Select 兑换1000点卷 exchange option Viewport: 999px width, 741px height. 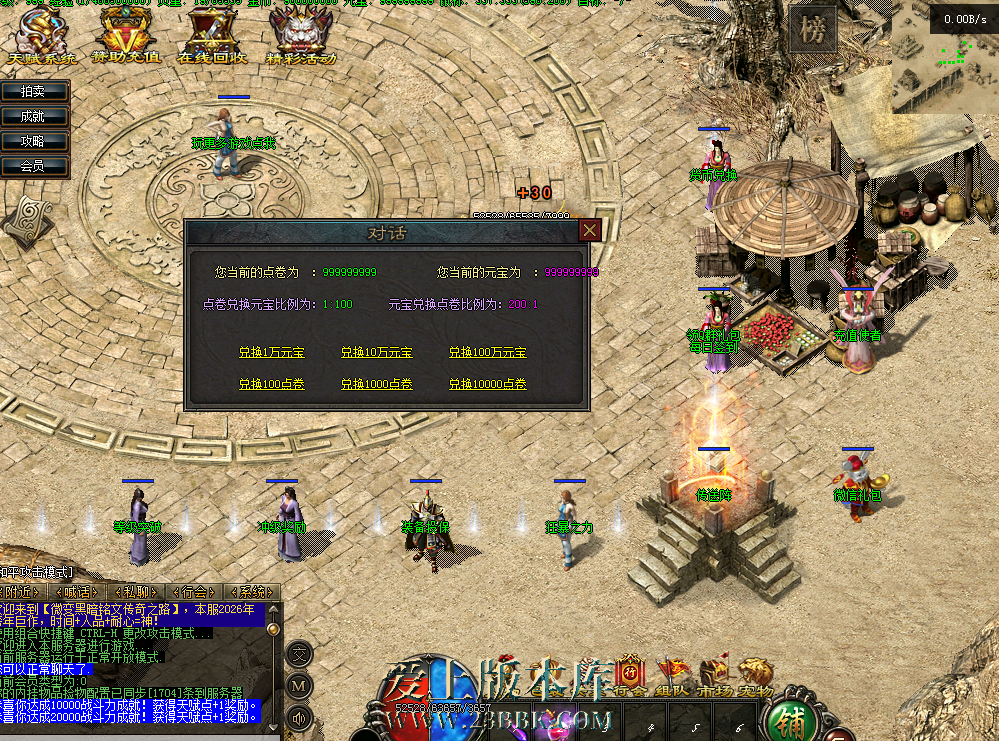click(x=376, y=384)
